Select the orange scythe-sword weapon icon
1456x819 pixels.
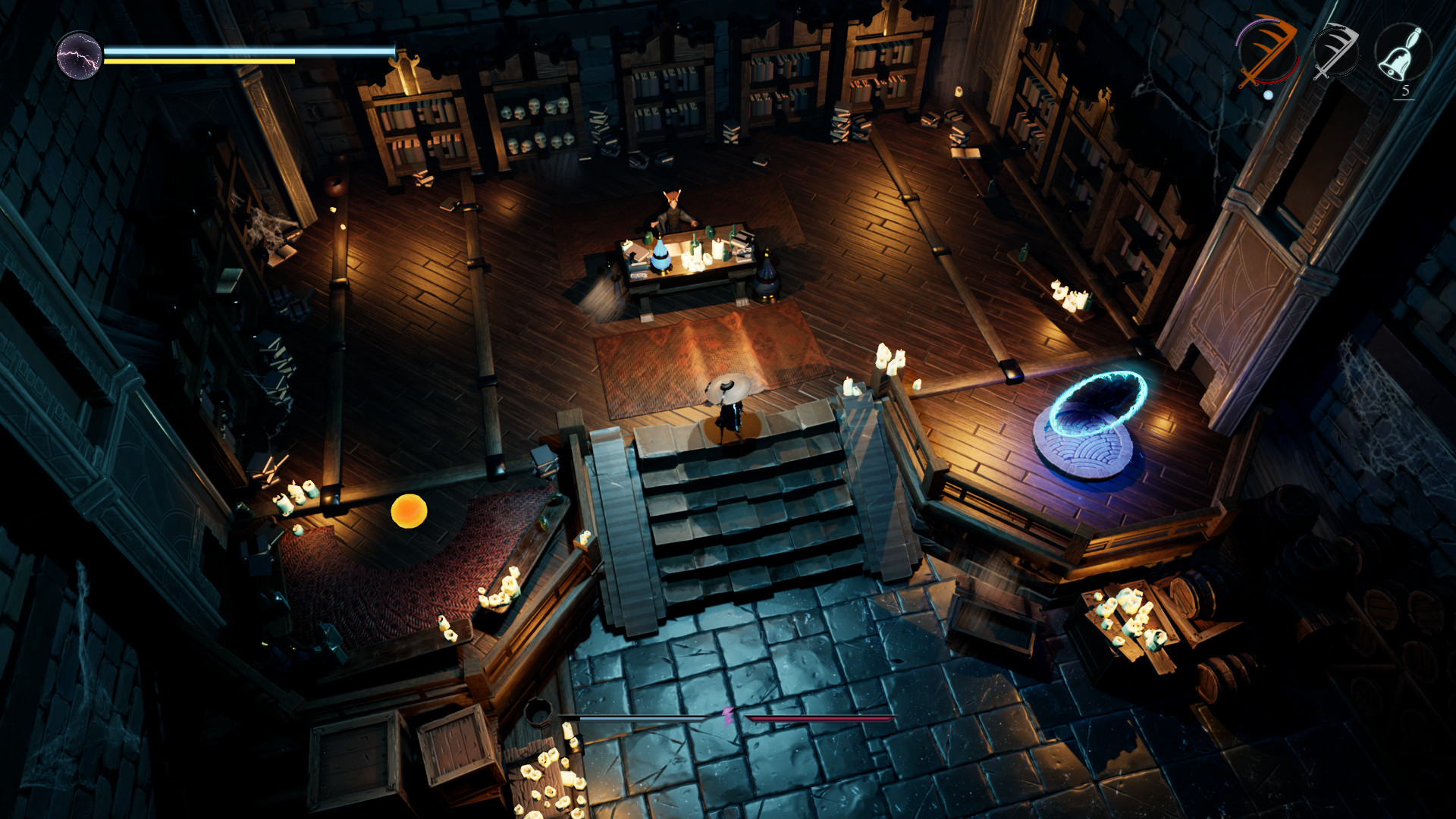point(1266,51)
